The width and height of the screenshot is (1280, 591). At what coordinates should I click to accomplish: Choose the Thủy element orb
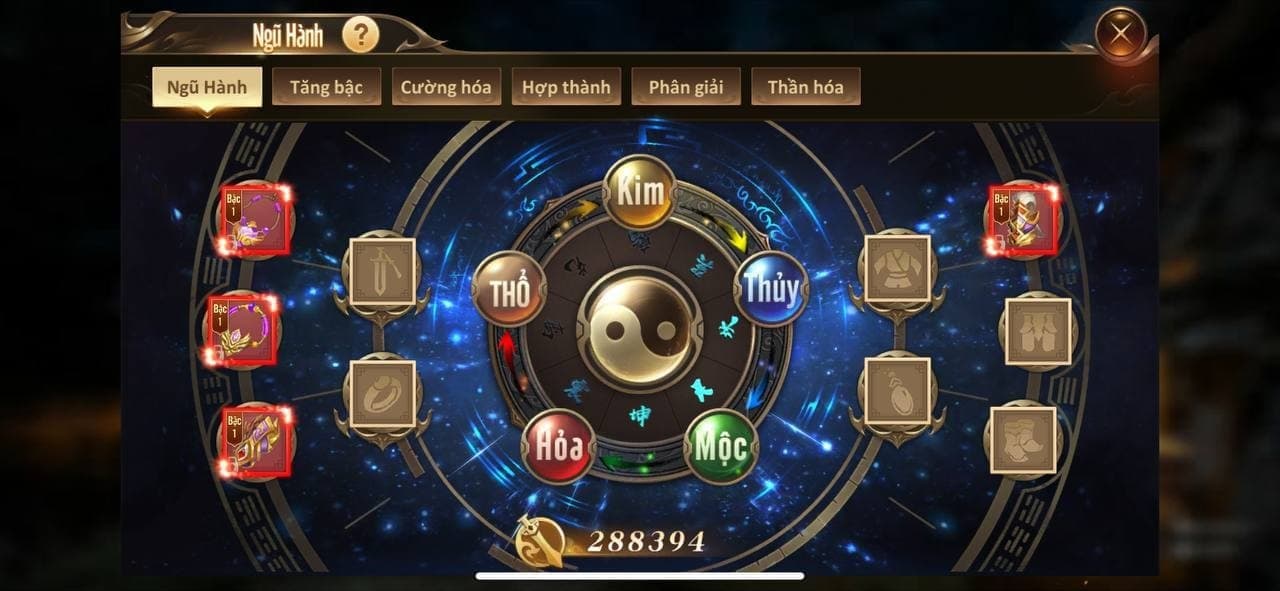(771, 289)
